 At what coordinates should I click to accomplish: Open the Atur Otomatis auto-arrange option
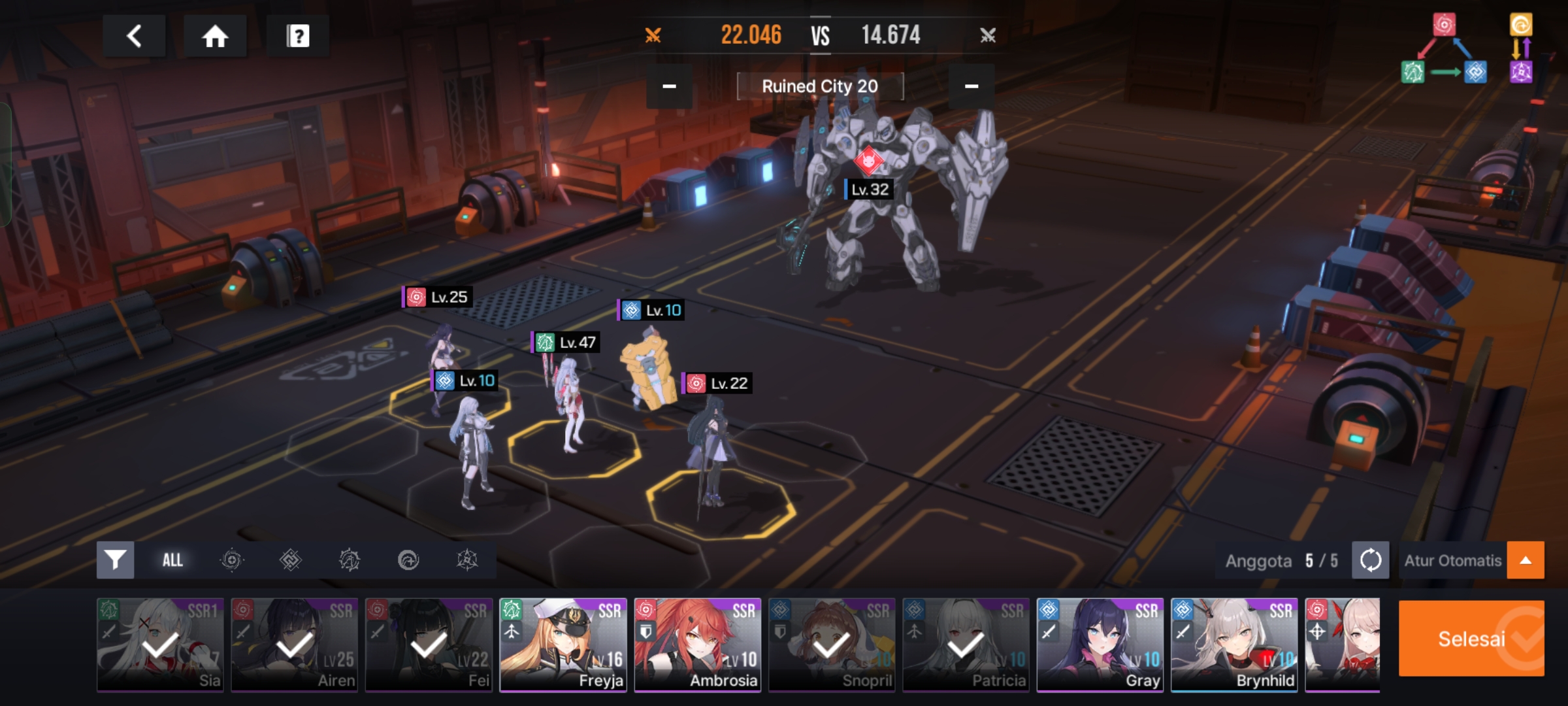[1453, 560]
